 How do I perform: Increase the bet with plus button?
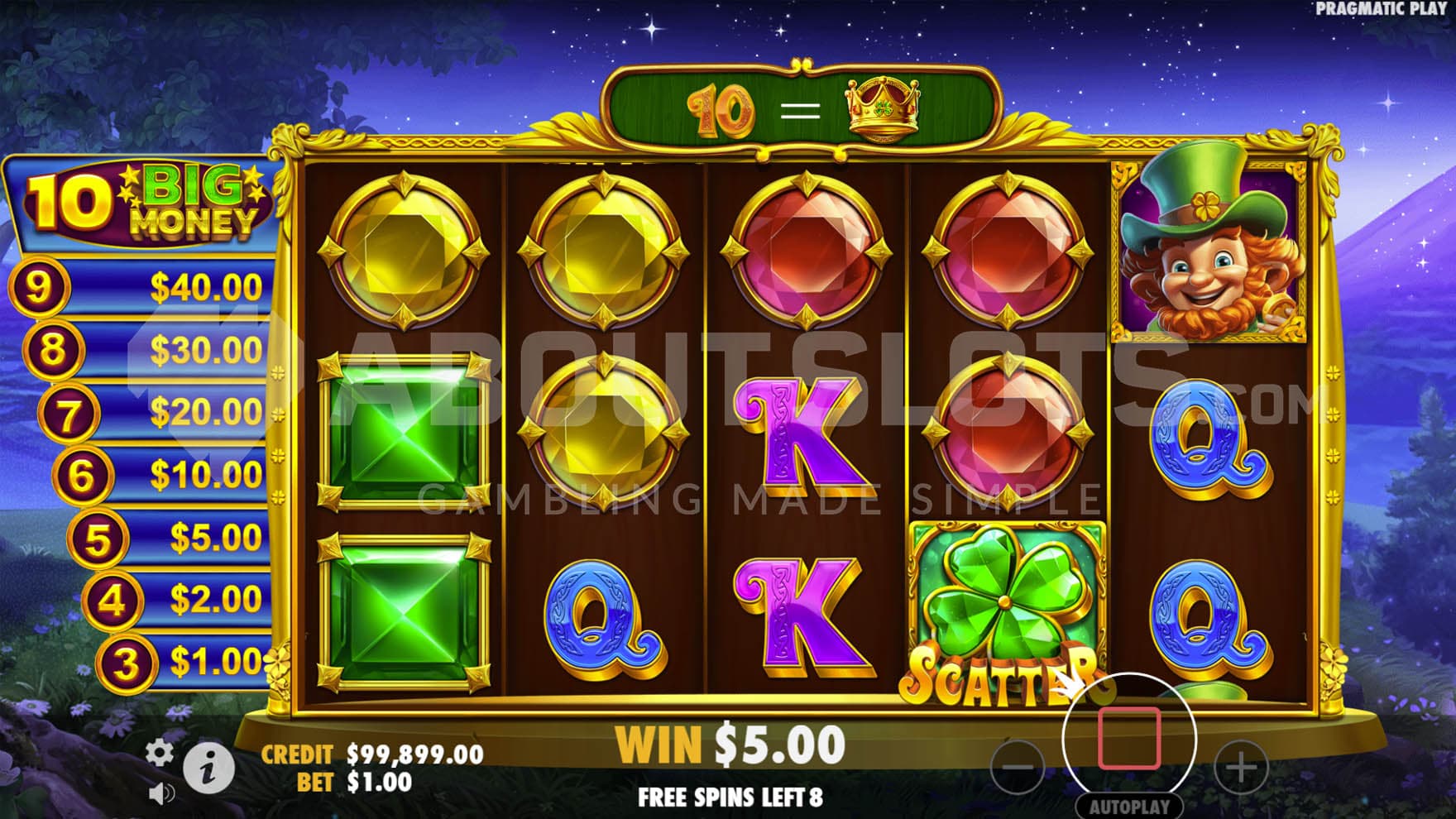pyautogui.click(x=1241, y=768)
